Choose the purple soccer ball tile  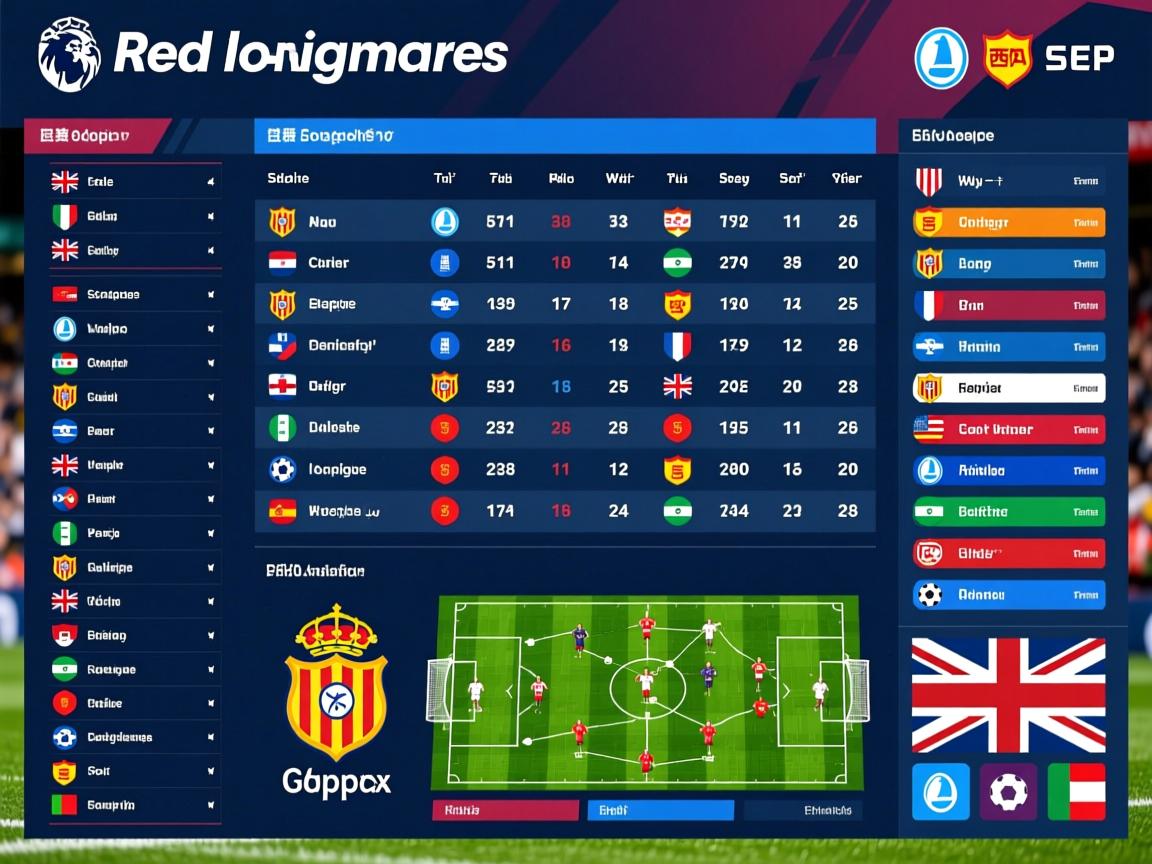[x=1008, y=792]
